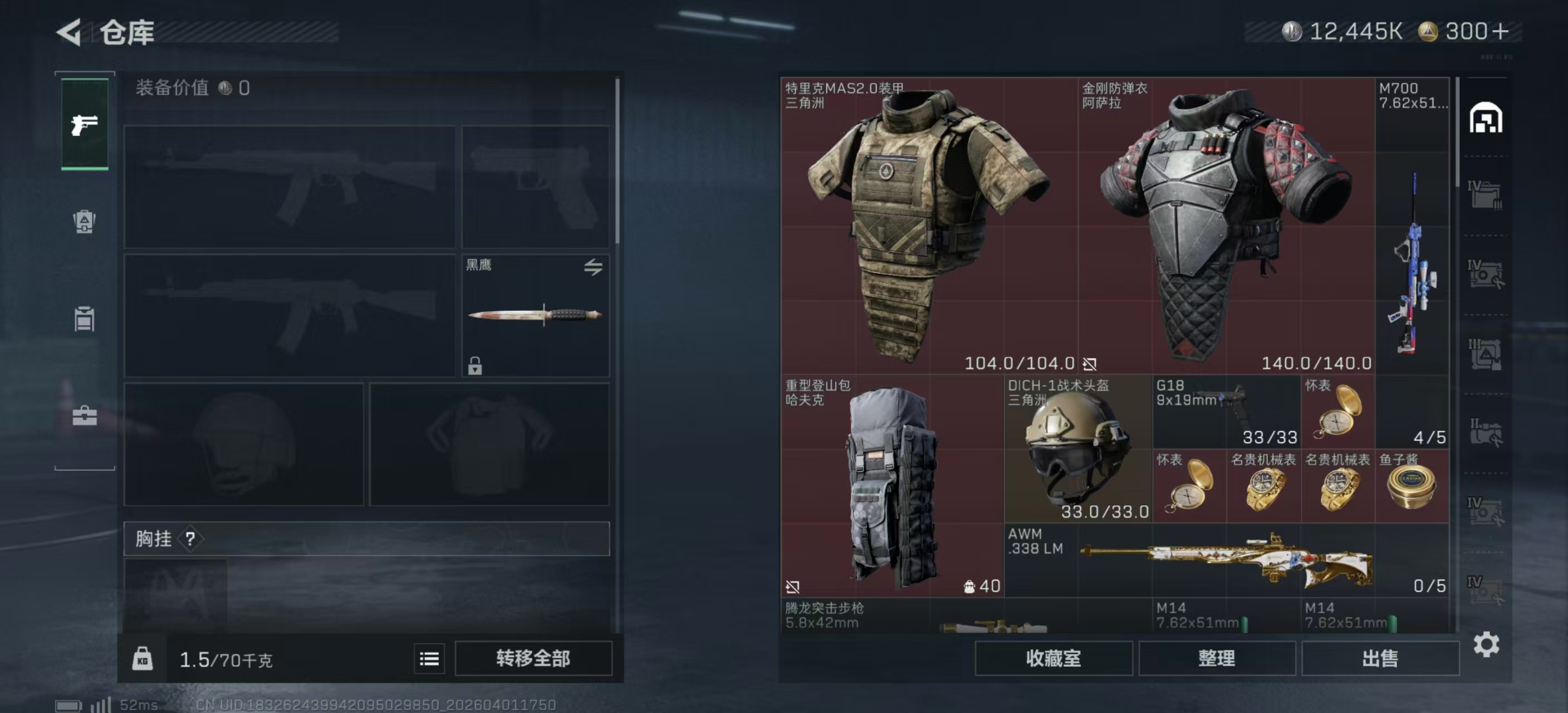1568x713 pixels.
Task: Sort items with 整理
Action: [x=1216, y=658]
